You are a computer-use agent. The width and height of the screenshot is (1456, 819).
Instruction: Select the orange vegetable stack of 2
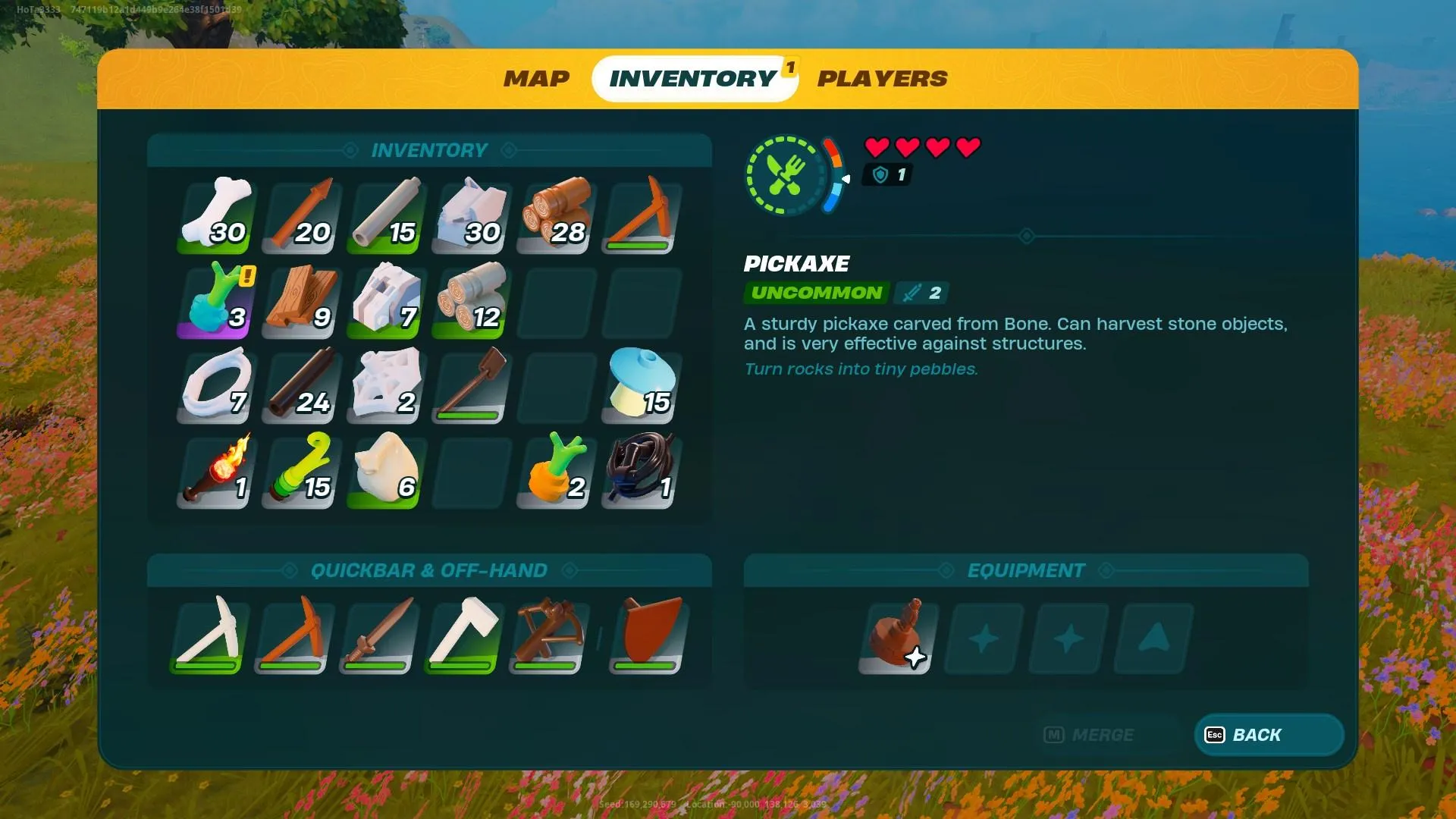(557, 470)
